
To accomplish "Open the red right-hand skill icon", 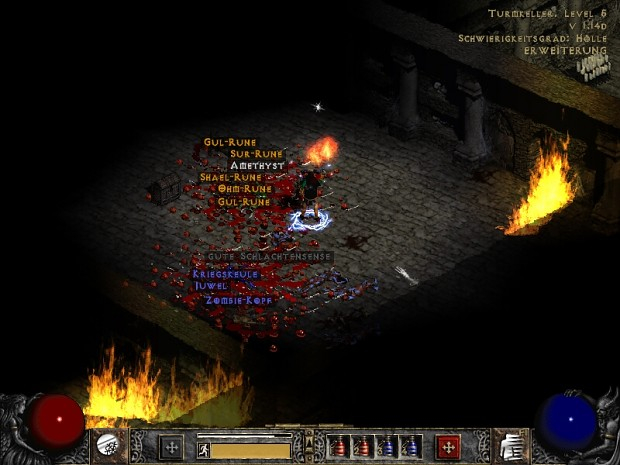I will tap(448, 447).
